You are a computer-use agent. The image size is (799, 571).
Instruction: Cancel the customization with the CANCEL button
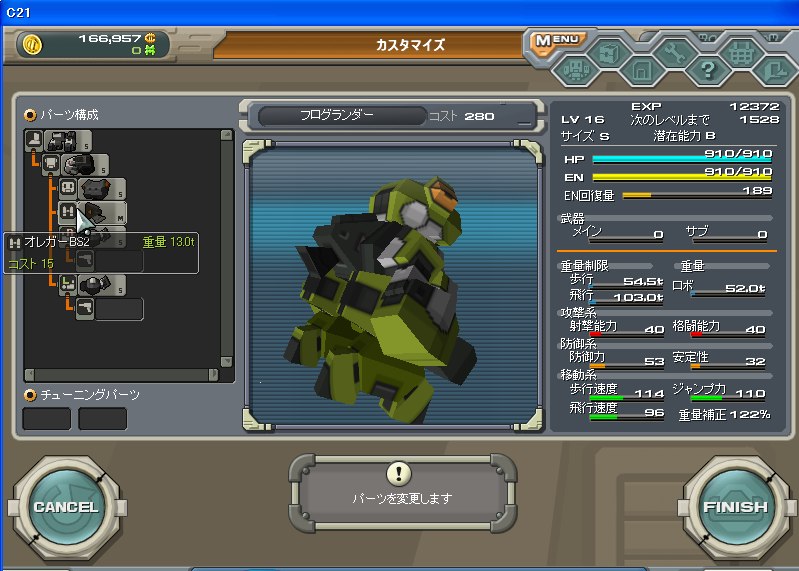tap(66, 507)
